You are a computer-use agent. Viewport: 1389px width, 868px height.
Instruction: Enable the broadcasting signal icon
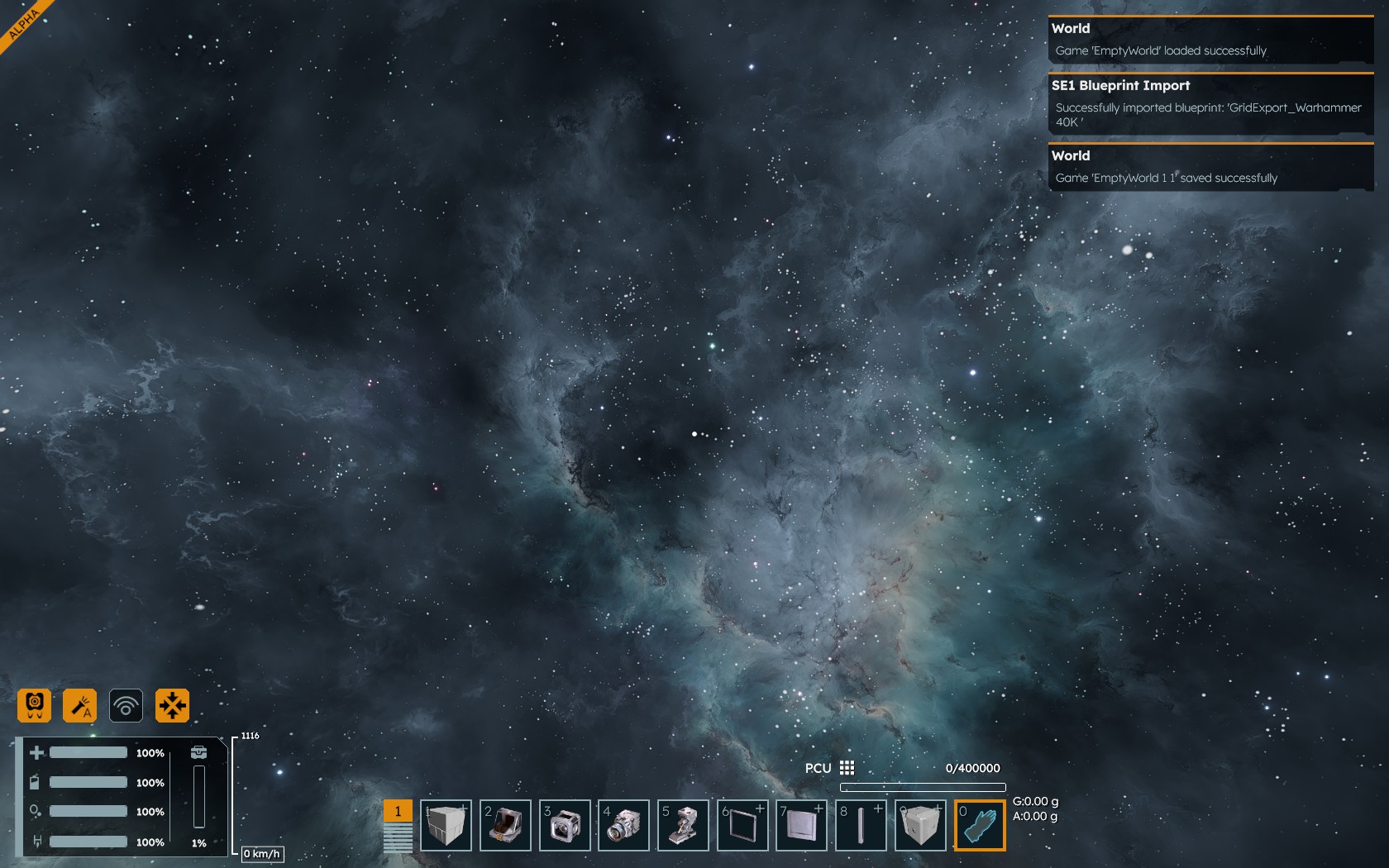126,705
